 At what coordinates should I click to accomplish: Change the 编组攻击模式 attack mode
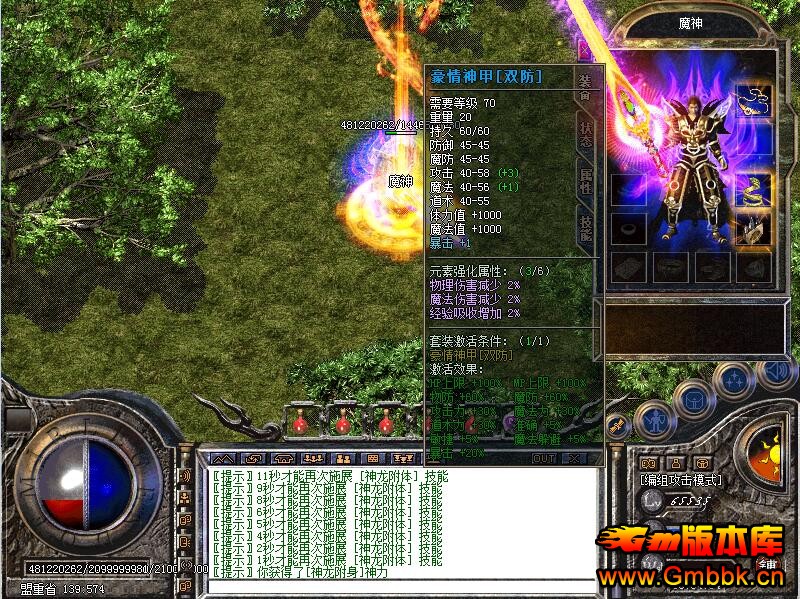[681, 480]
